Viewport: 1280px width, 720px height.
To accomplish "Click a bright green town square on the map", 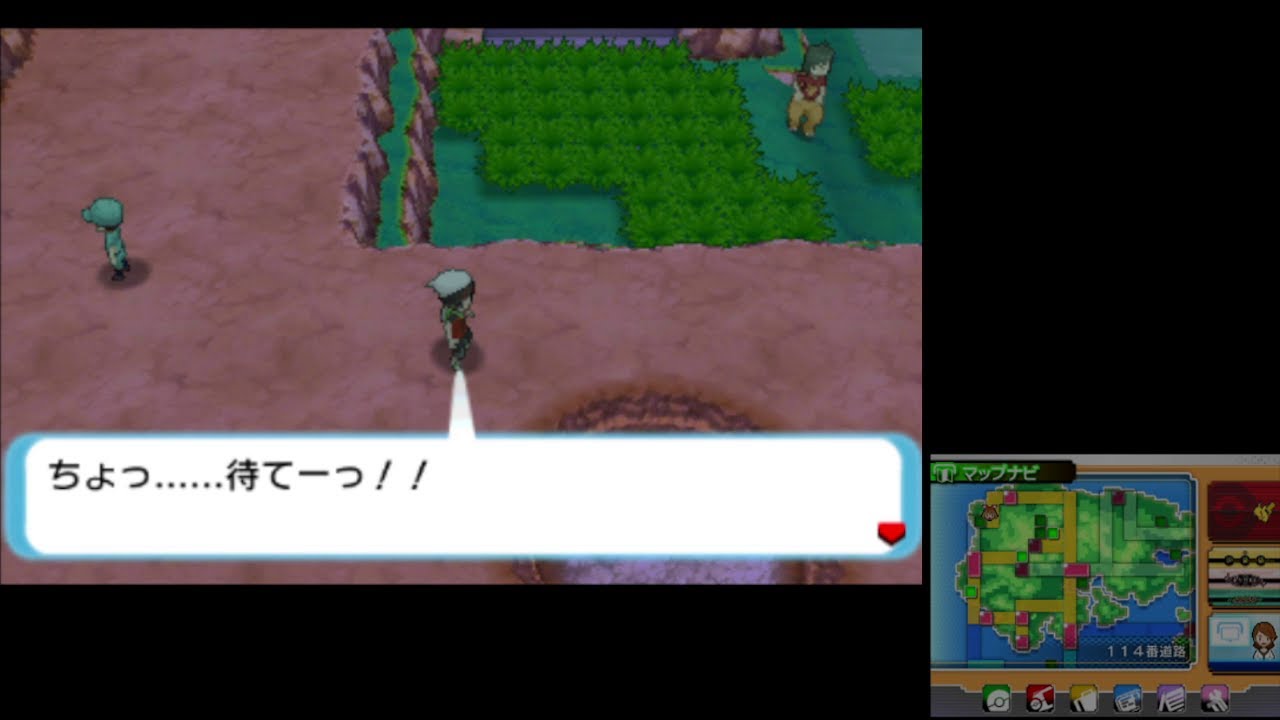I will (1054, 533).
